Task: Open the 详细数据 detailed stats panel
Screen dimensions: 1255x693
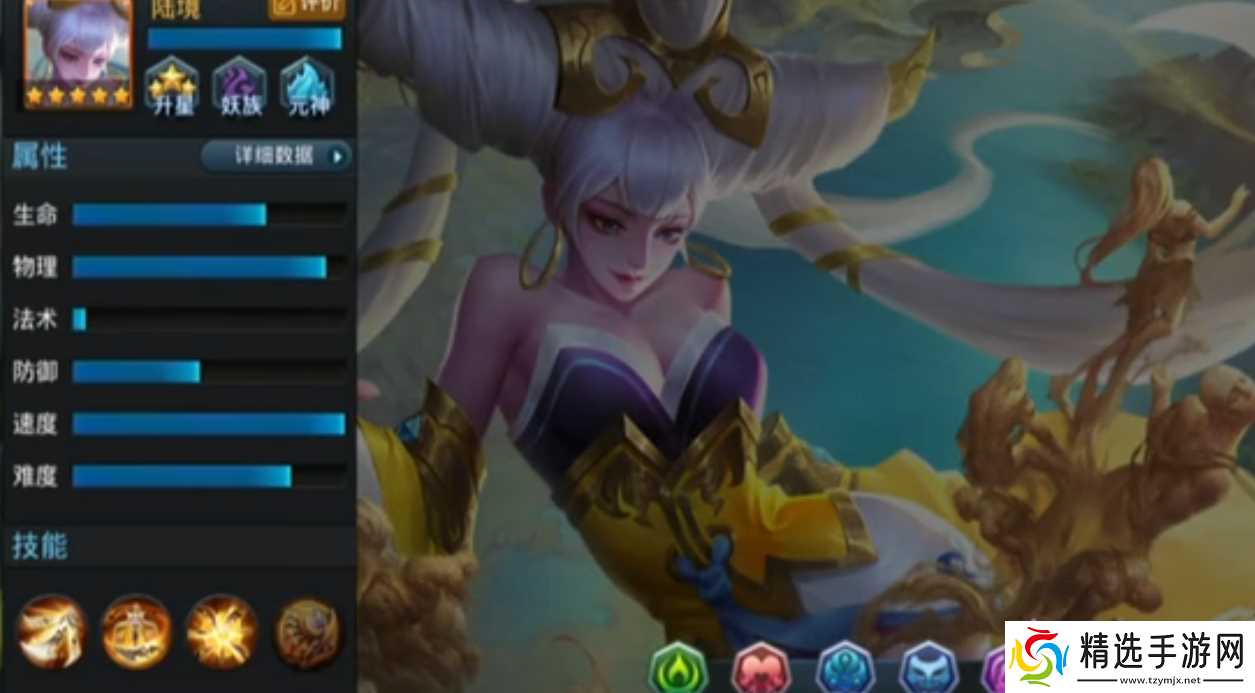Action: click(x=277, y=156)
